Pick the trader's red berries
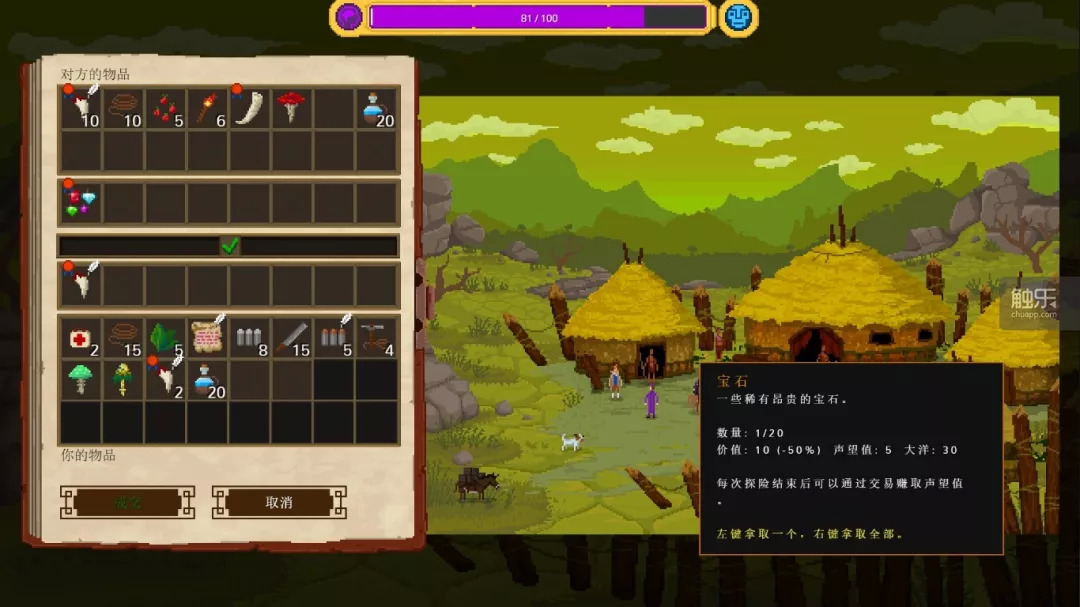1080x607 pixels. pyautogui.click(x=165, y=108)
